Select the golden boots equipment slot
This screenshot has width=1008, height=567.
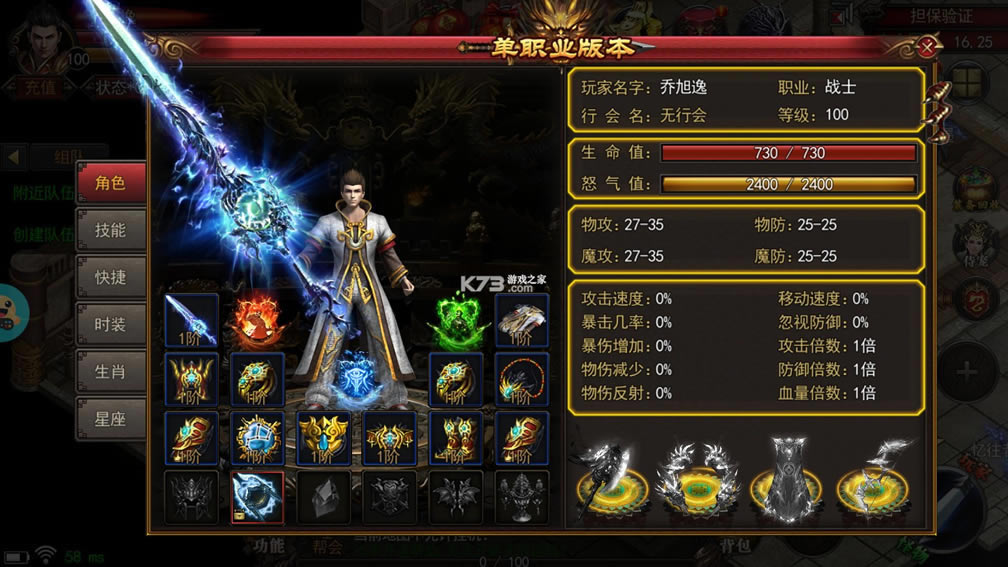click(456, 438)
